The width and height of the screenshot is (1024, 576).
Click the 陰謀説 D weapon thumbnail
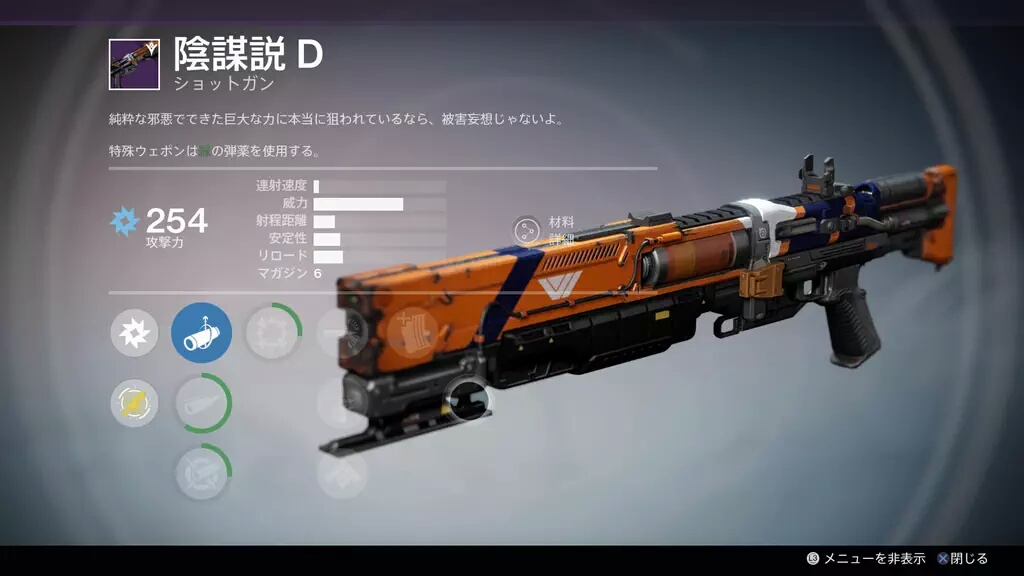coord(133,63)
